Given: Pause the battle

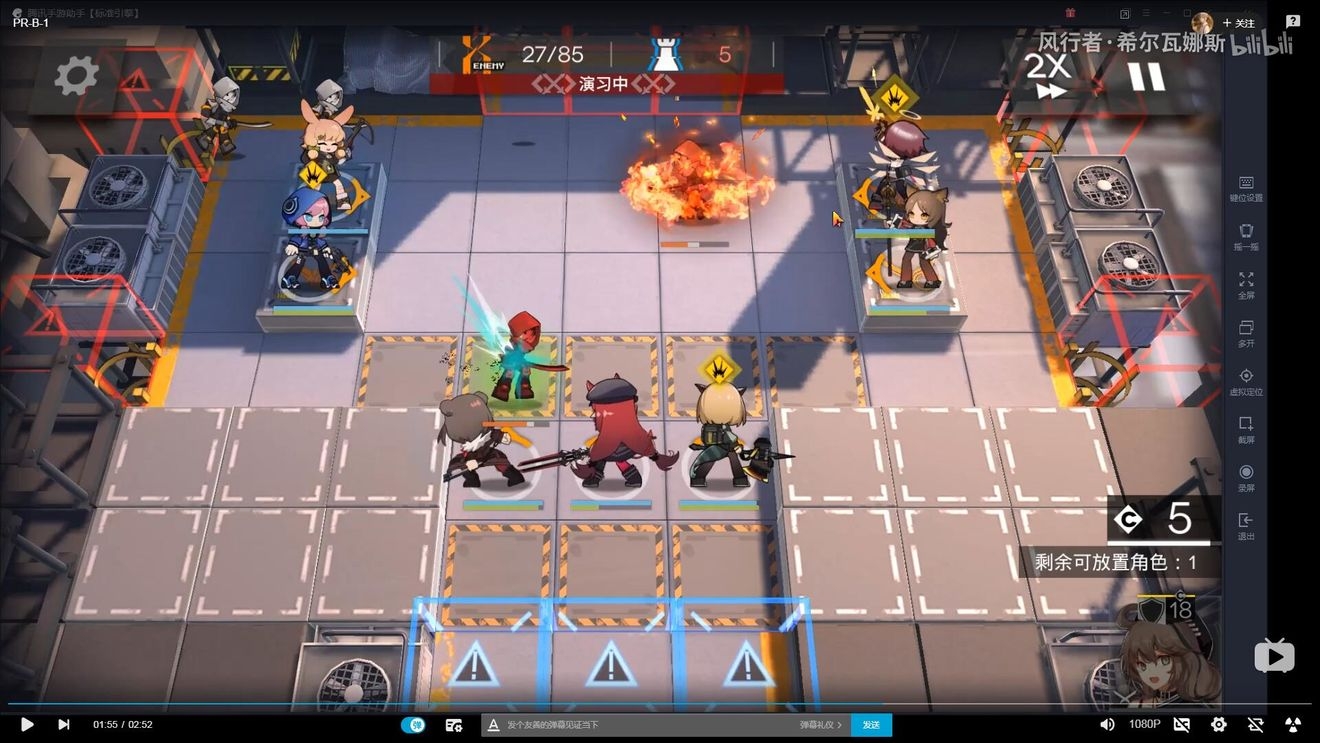Looking at the screenshot, I should [x=1146, y=76].
